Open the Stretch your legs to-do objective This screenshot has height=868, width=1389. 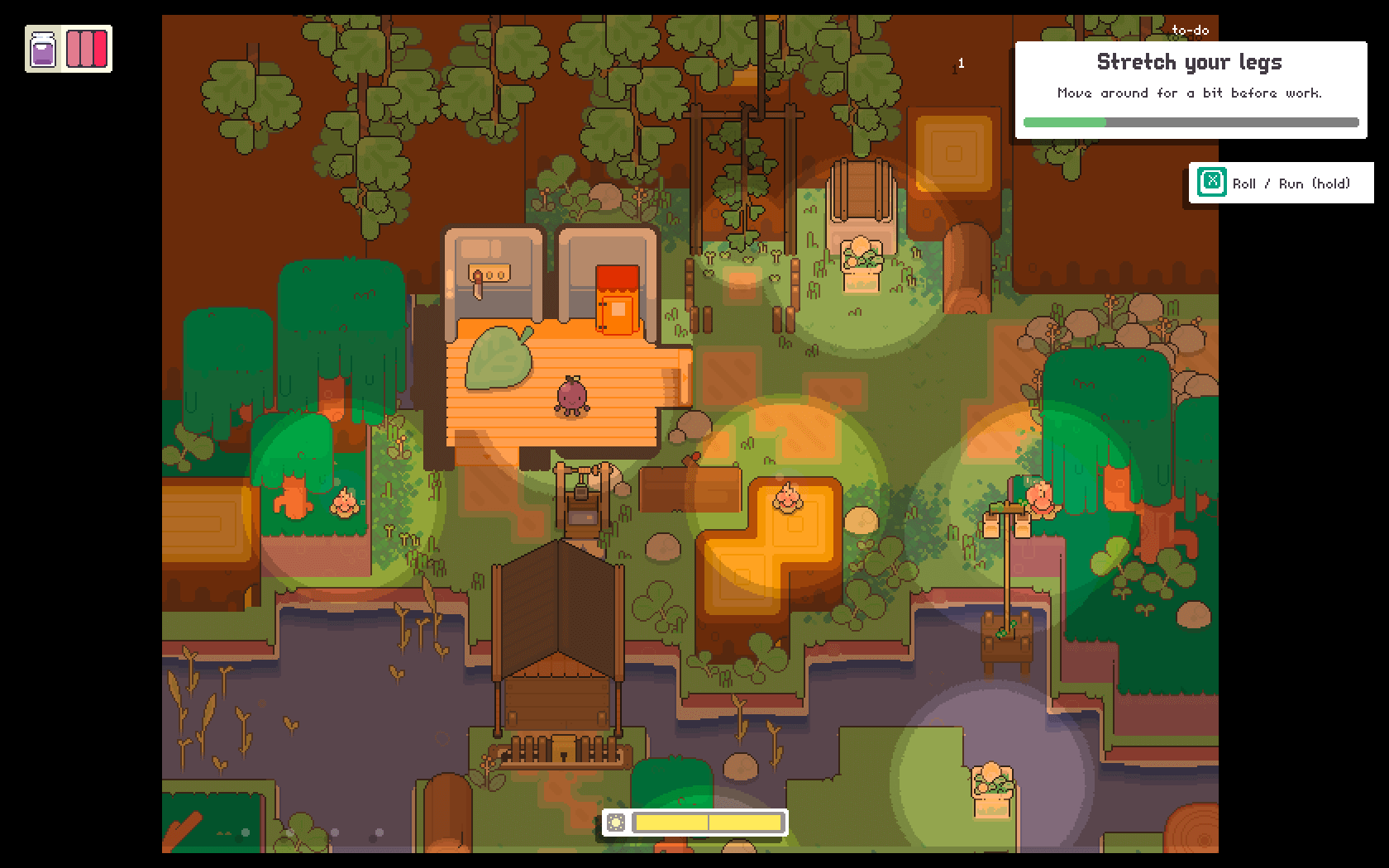[1190, 89]
